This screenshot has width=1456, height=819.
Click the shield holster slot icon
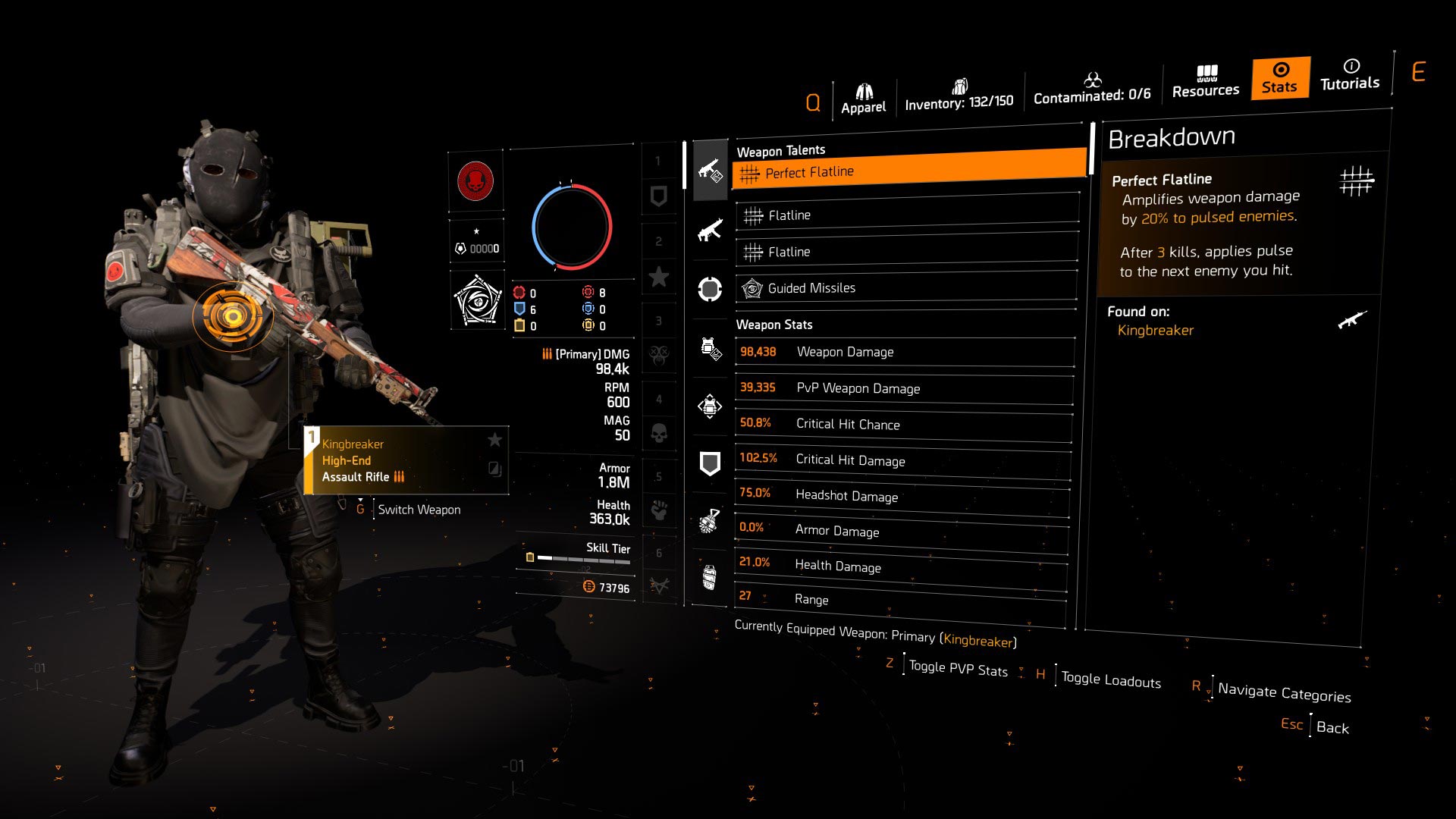(710, 463)
